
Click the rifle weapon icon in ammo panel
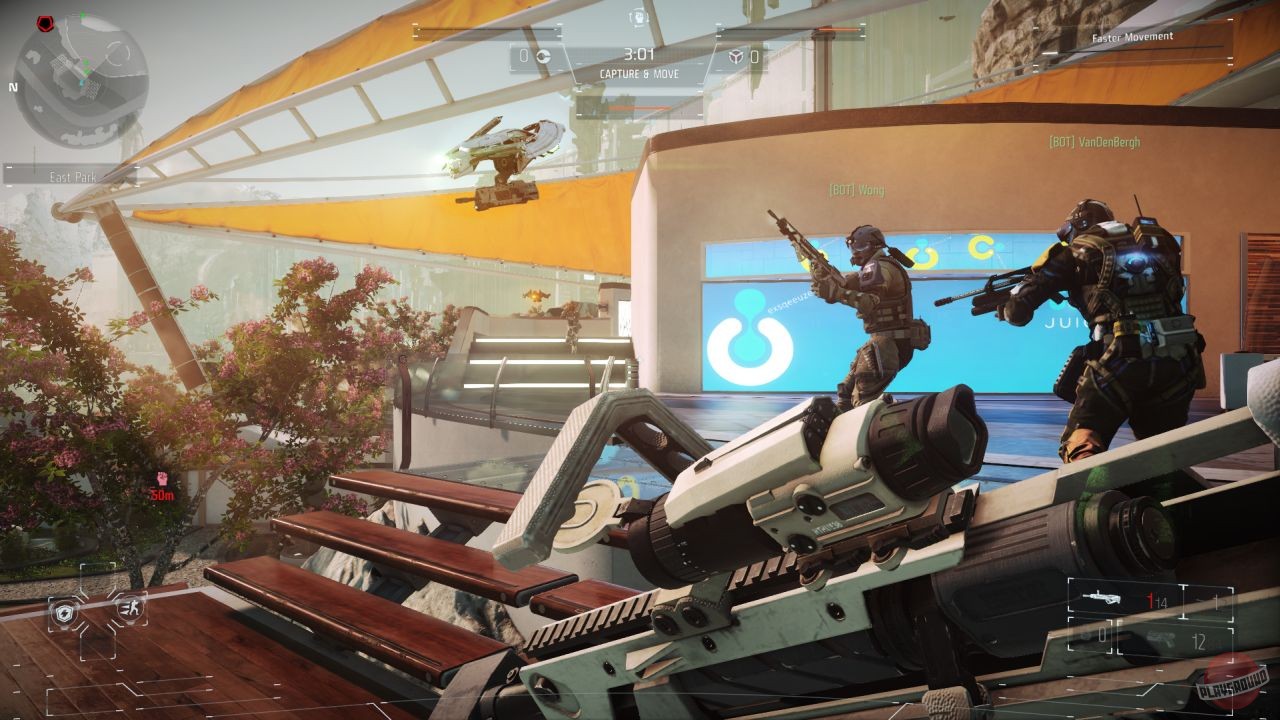click(1100, 598)
